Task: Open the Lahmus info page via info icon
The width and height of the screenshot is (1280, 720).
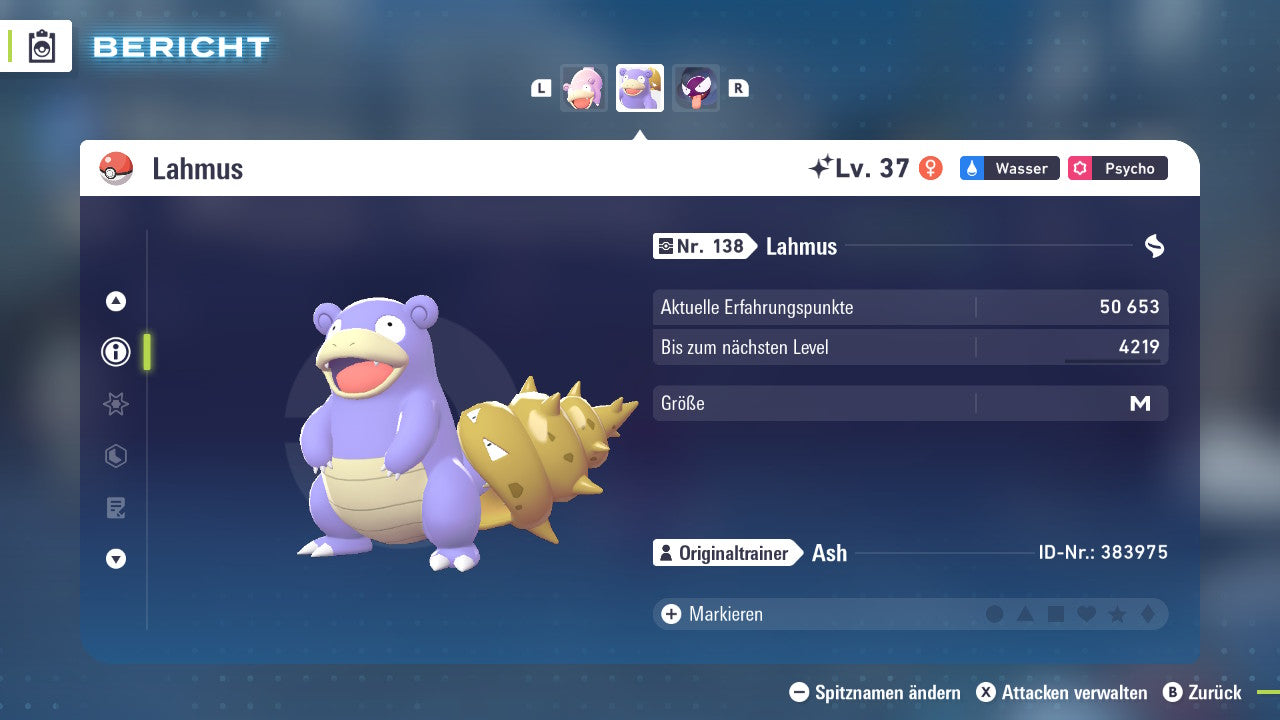Action: [x=115, y=352]
